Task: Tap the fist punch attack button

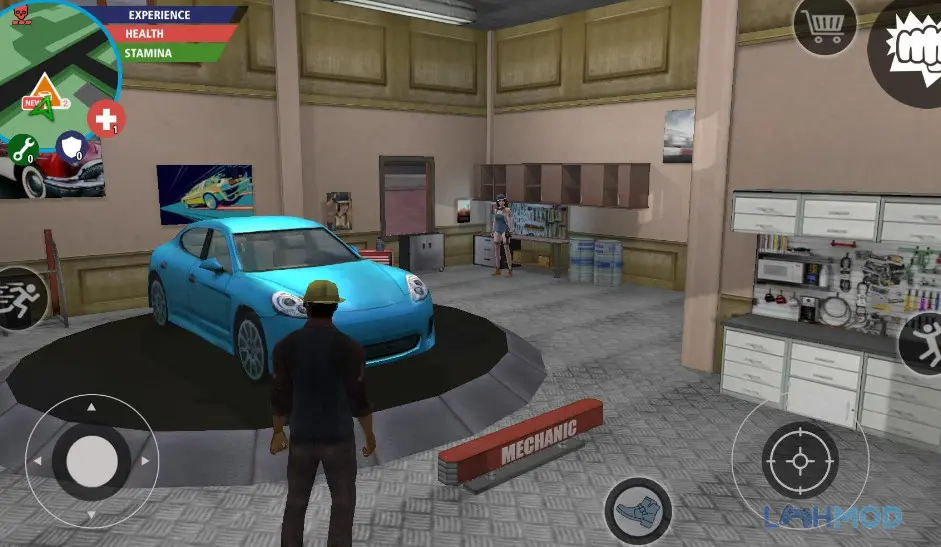Action: (x=910, y=47)
